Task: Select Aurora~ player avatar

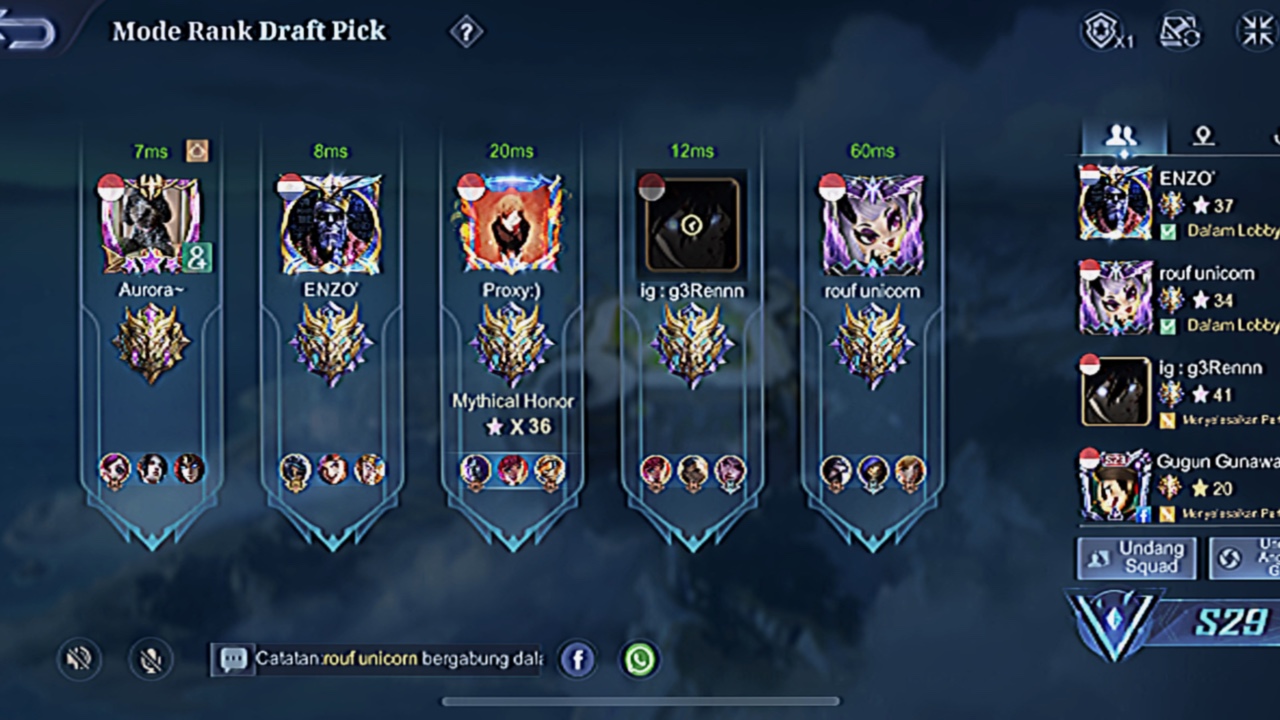Action: point(149,224)
